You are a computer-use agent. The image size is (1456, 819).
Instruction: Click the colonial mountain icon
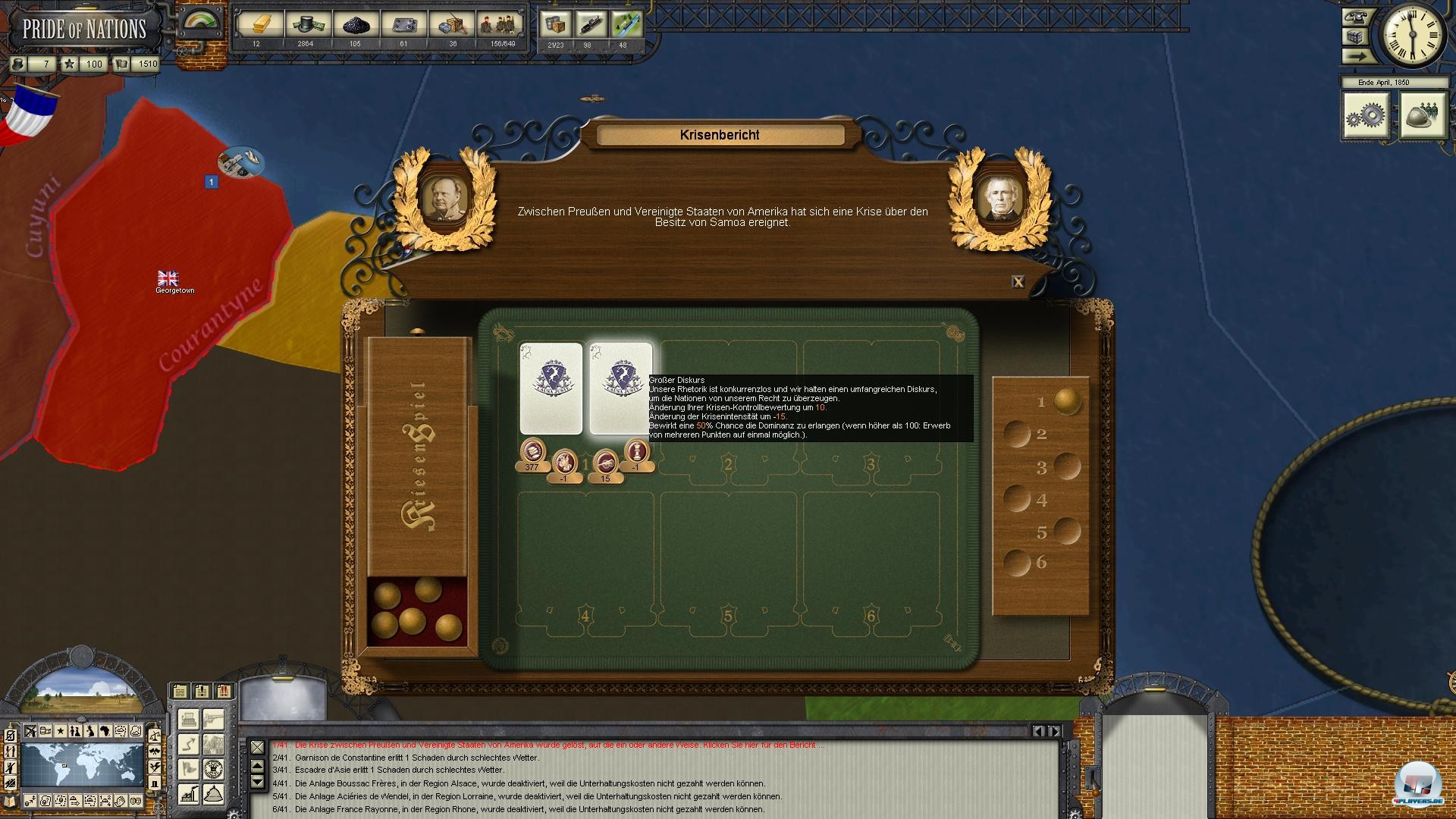click(214, 793)
